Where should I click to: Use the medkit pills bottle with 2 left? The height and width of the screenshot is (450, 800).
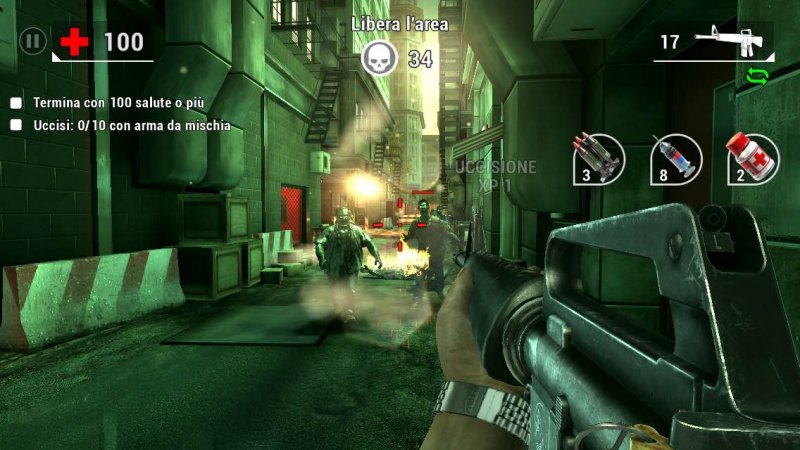click(751, 158)
